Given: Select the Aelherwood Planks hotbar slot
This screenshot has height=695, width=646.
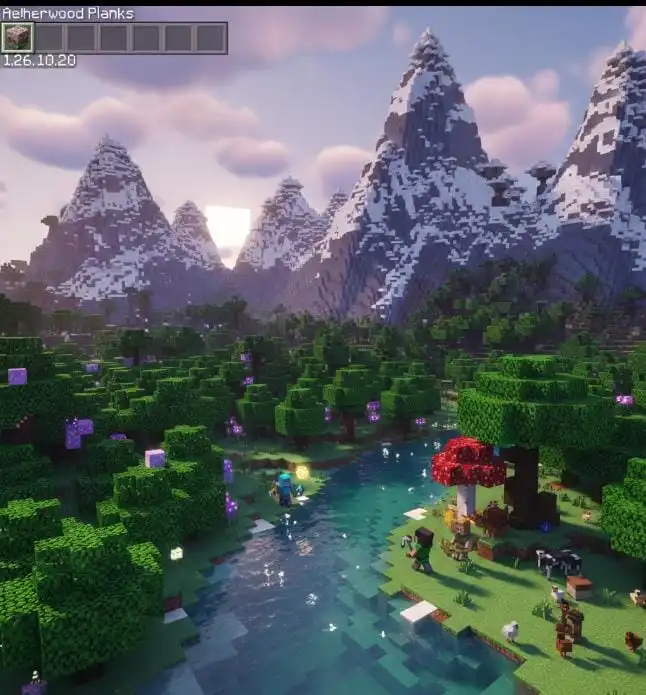Looking at the screenshot, I should click(x=17, y=38).
